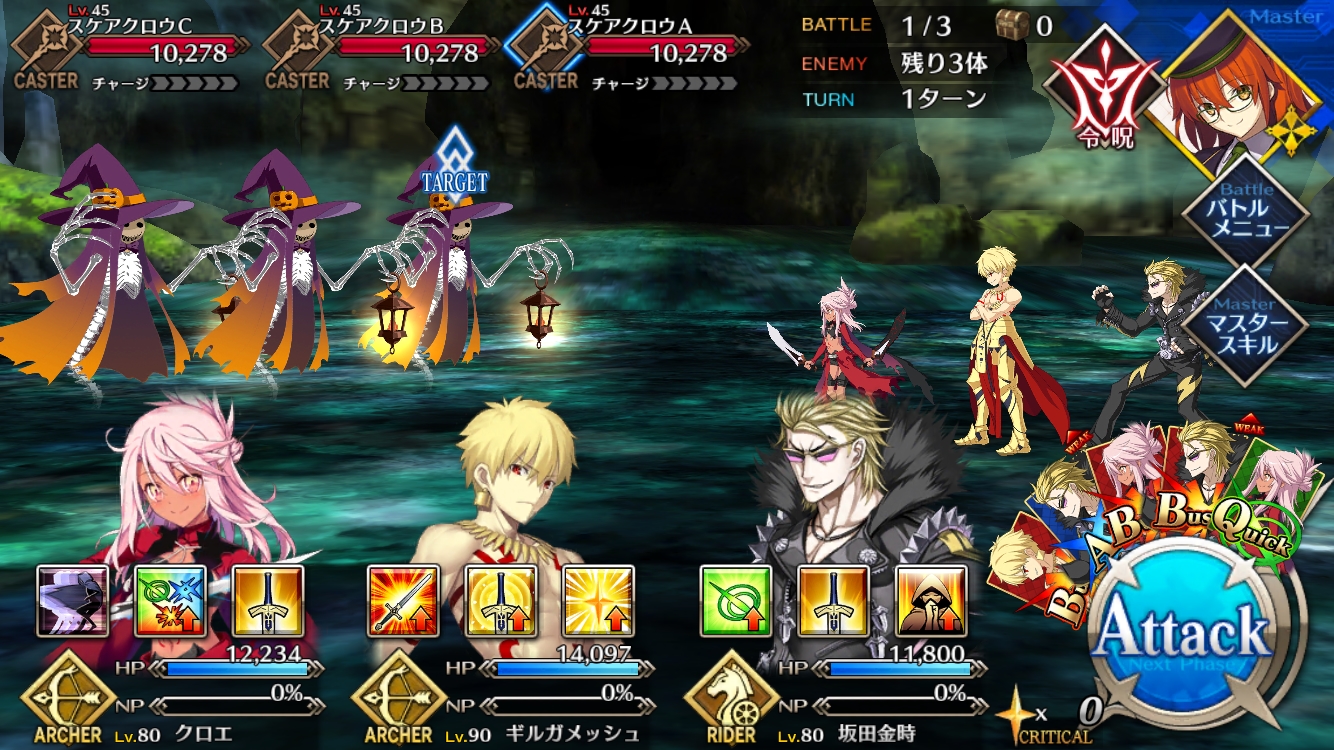Select enemy Scarecrow A's status plate
This screenshot has height=750, width=1334.
pos(628,48)
